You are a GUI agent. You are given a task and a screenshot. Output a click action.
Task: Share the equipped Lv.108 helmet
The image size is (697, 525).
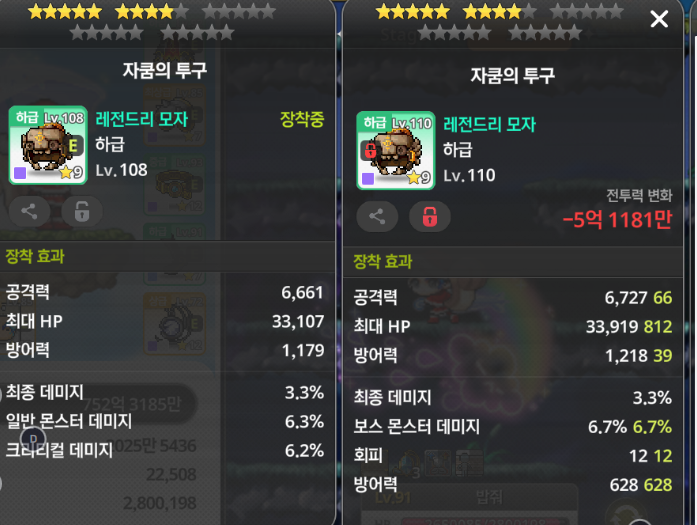pos(30,211)
